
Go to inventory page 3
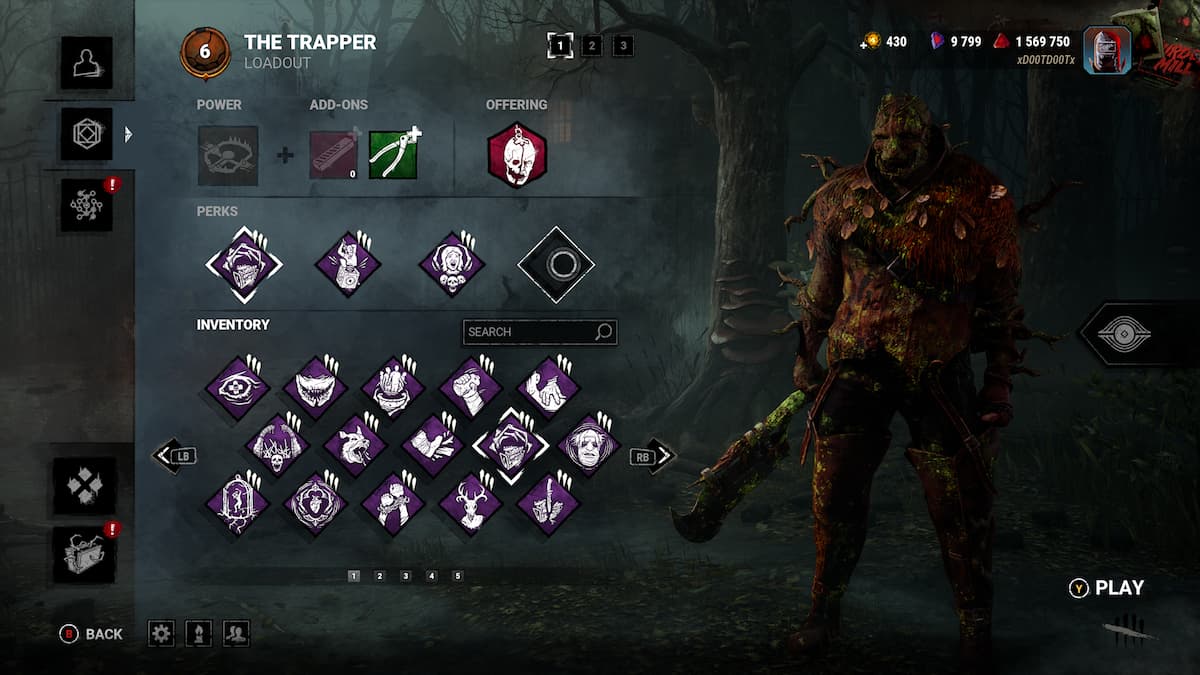[405, 576]
